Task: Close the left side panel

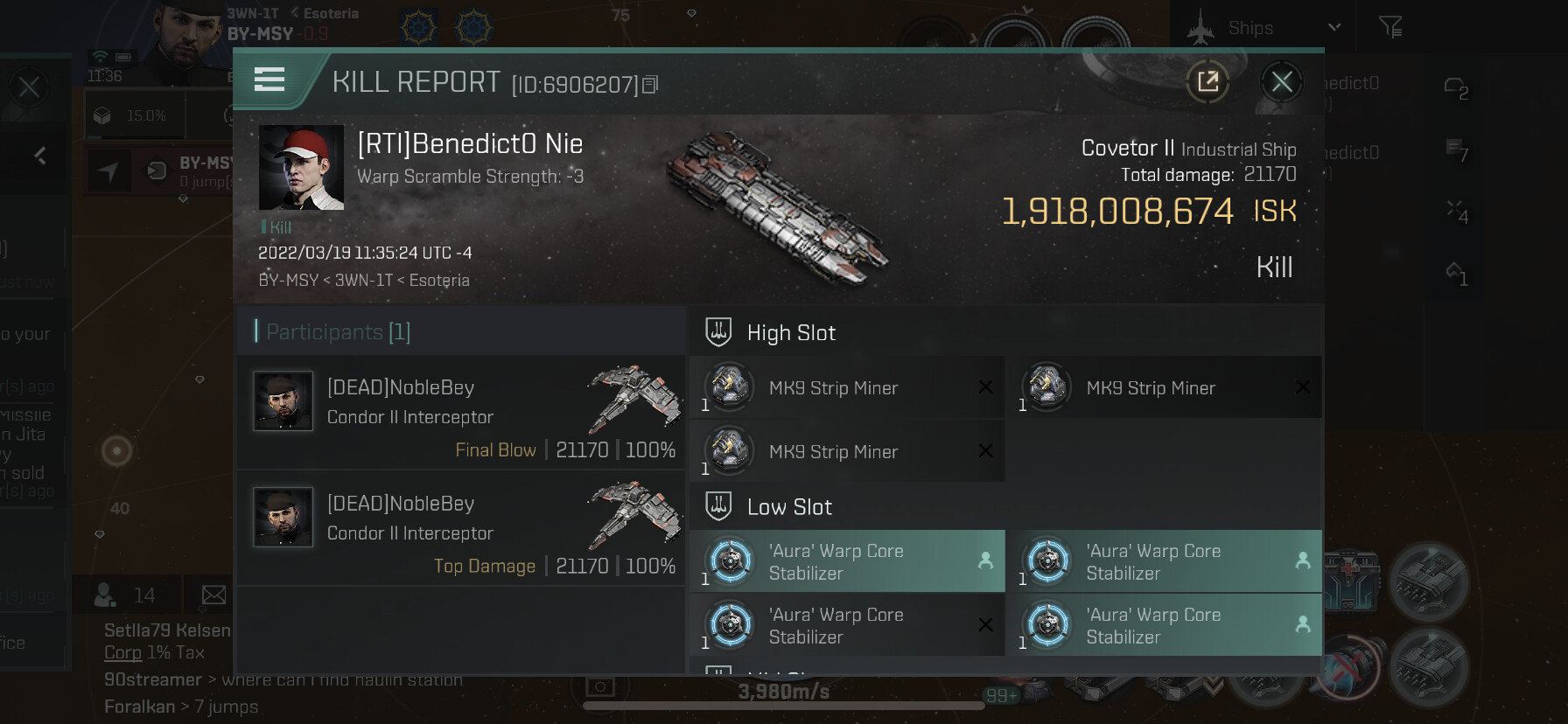Action: 29,87
